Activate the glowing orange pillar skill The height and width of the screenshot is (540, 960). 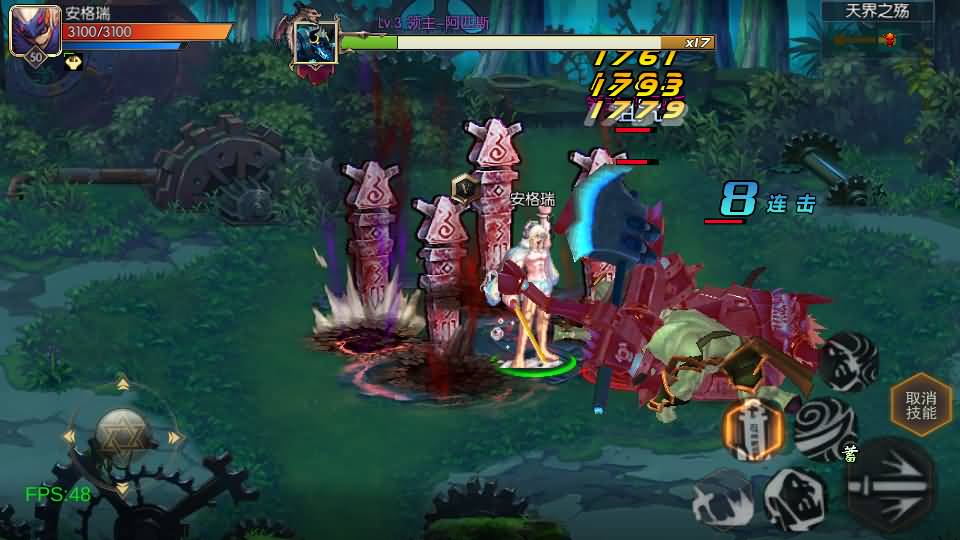point(753,428)
